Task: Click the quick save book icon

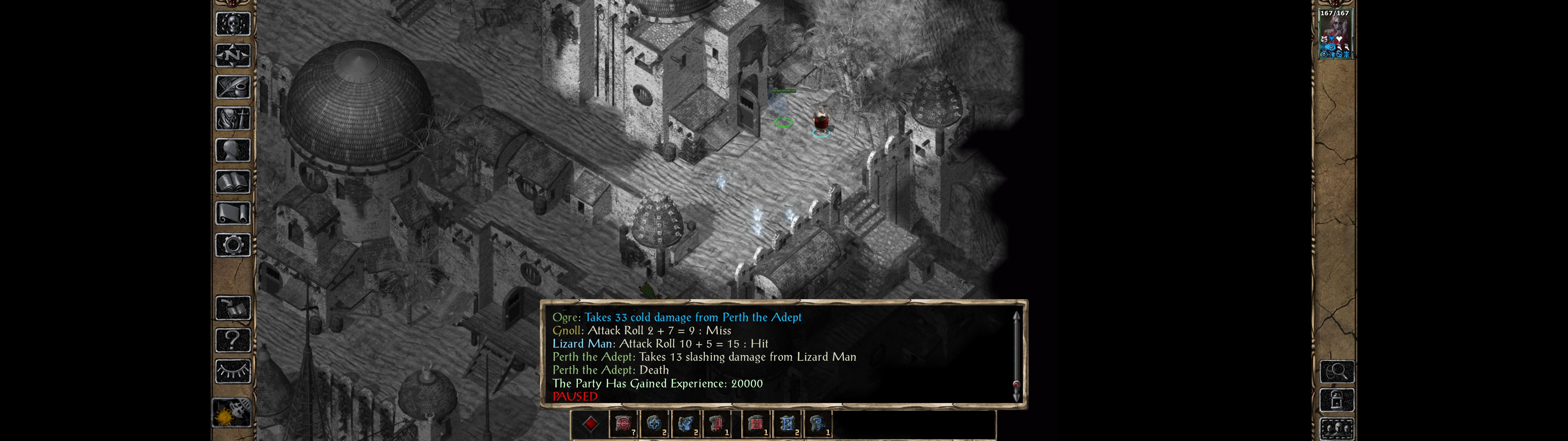Action: [233, 308]
